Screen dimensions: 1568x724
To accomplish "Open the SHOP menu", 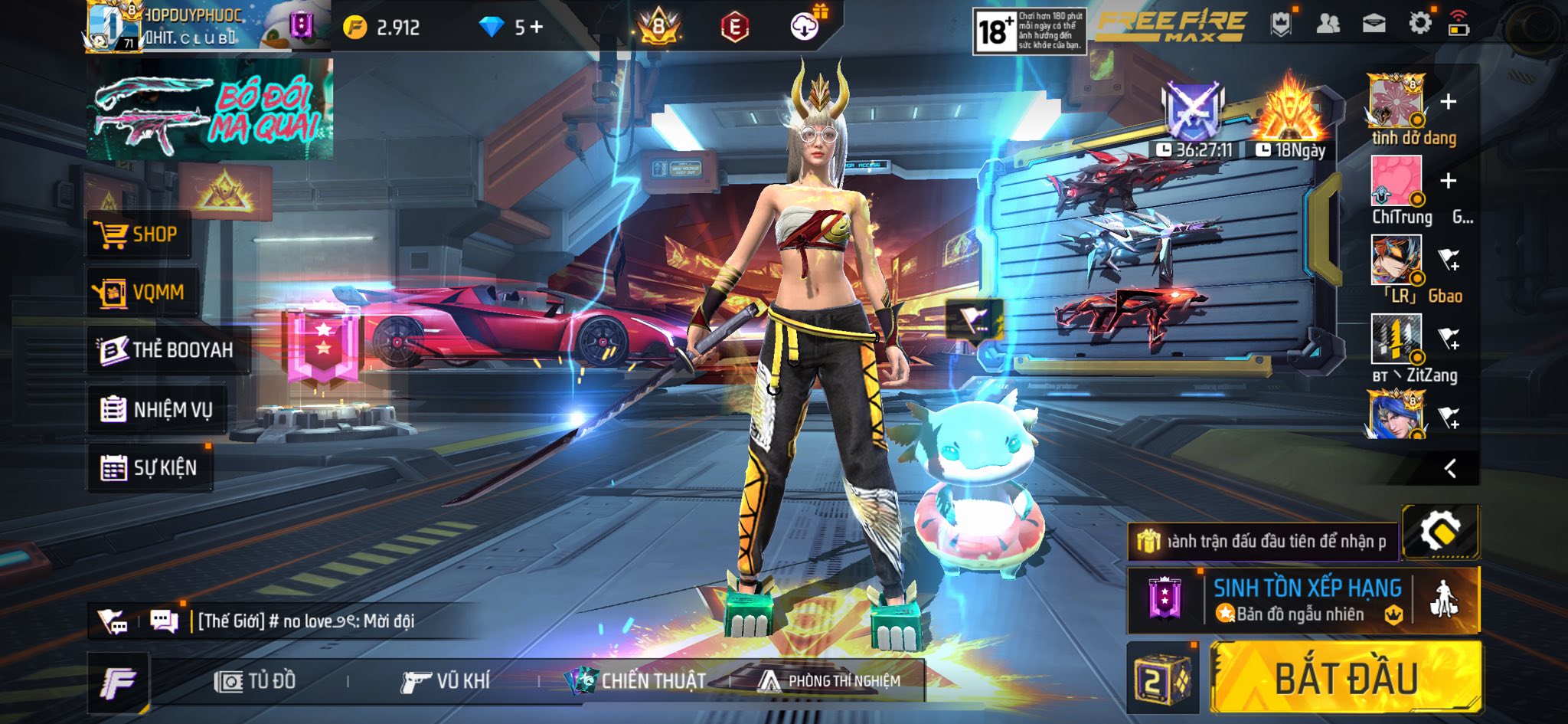I will [139, 234].
